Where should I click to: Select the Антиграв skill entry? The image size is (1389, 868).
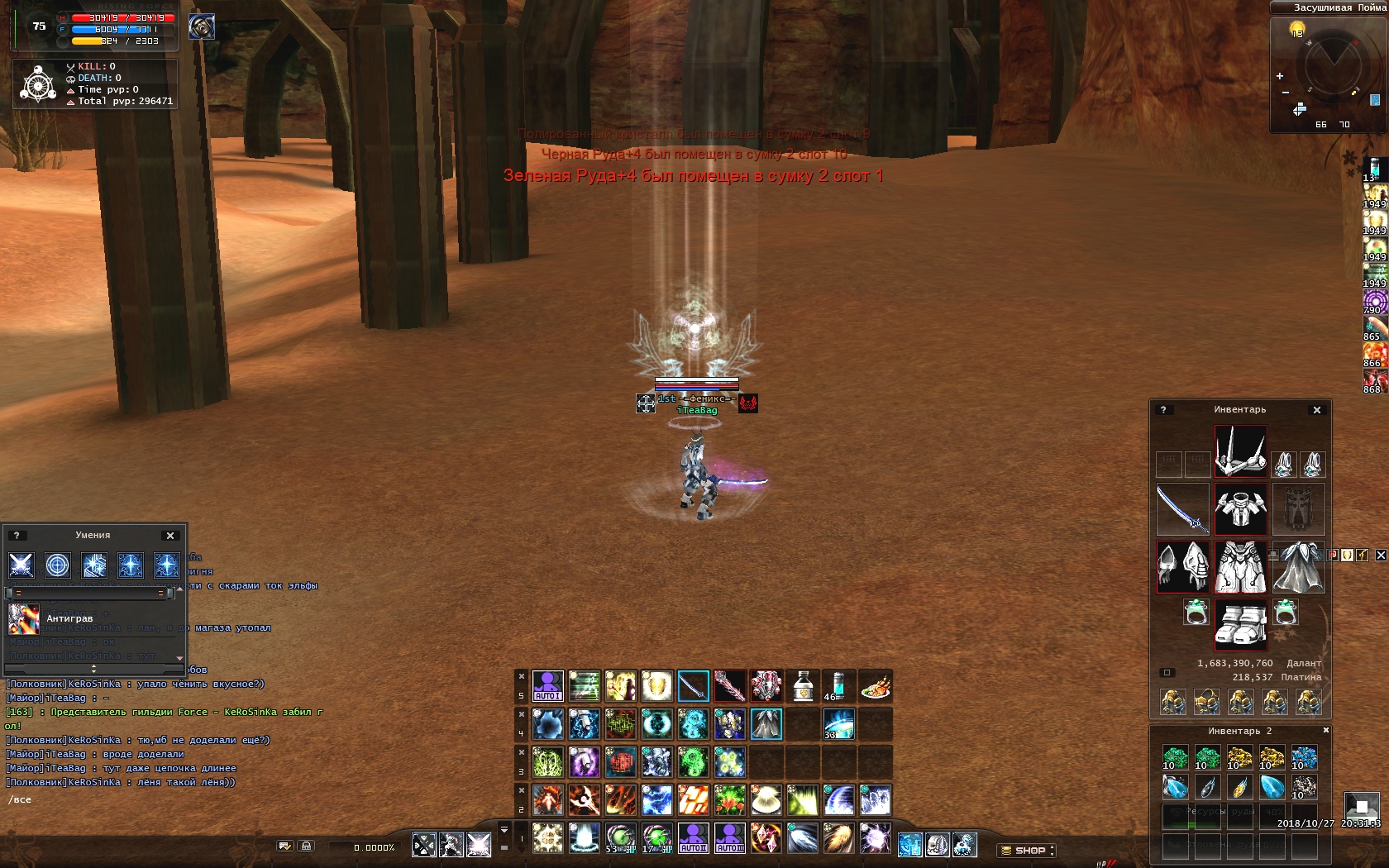pyautogui.click(x=69, y=618)
